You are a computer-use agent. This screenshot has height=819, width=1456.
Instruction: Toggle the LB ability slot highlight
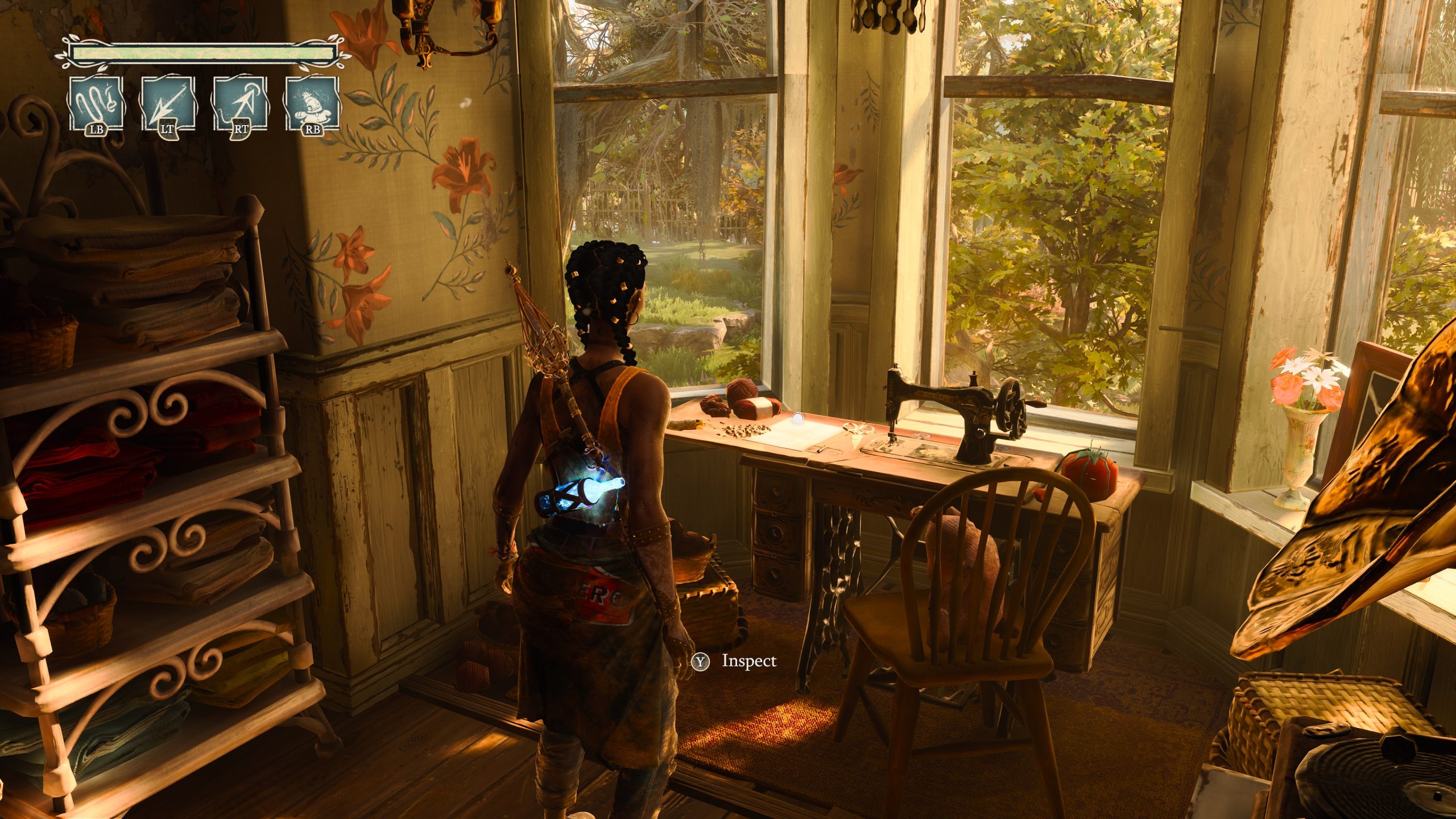coord(97,105)
